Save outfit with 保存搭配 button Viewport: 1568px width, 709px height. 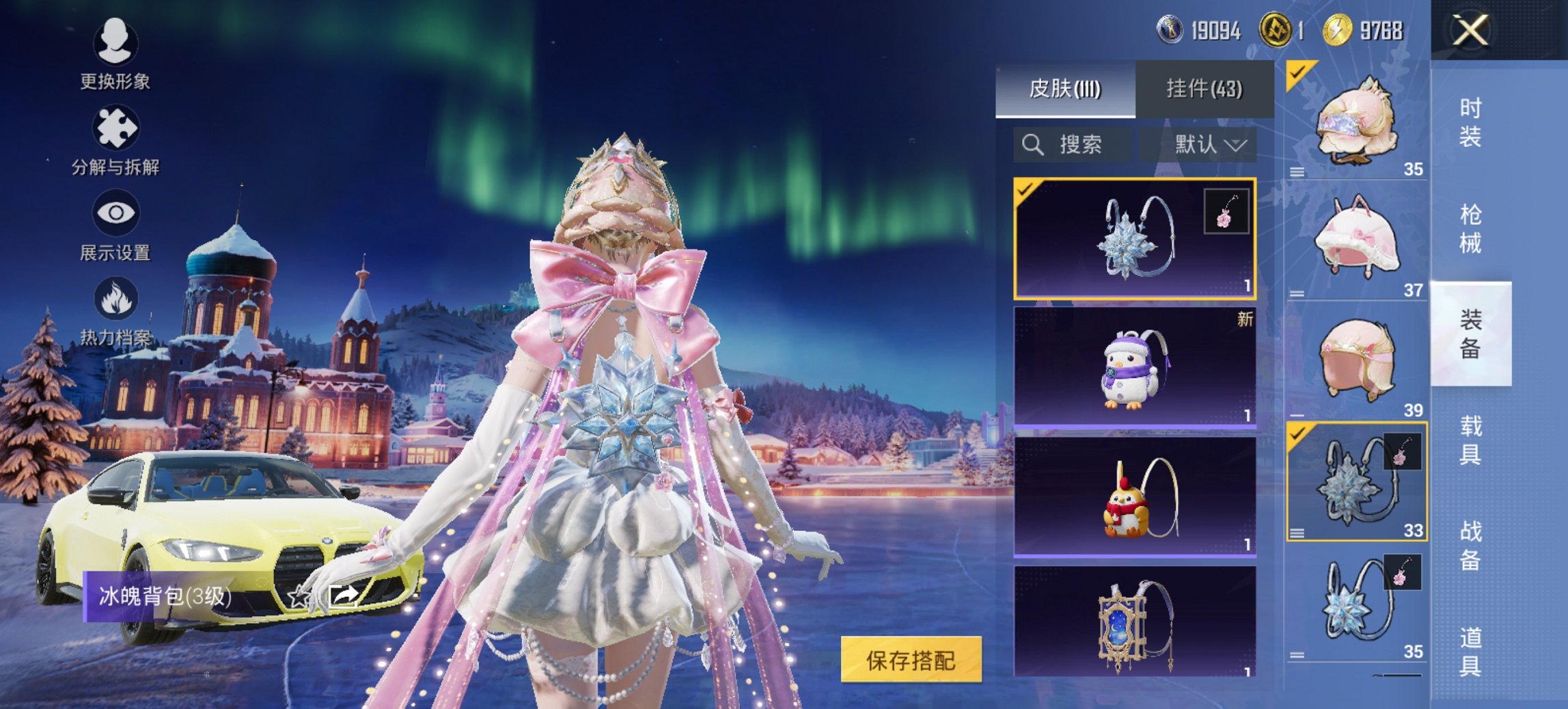coord(911,660)
